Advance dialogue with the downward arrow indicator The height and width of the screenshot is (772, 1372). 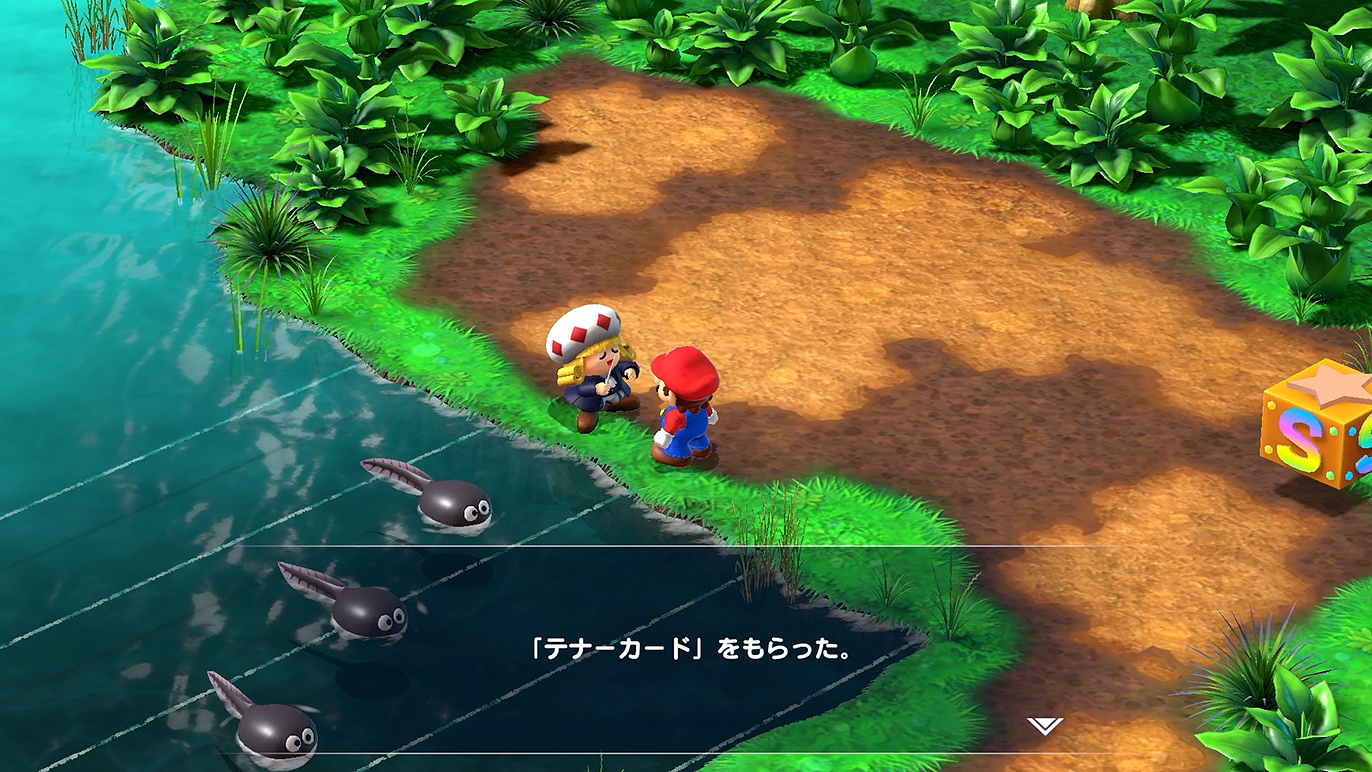[x=1045, y=726]
